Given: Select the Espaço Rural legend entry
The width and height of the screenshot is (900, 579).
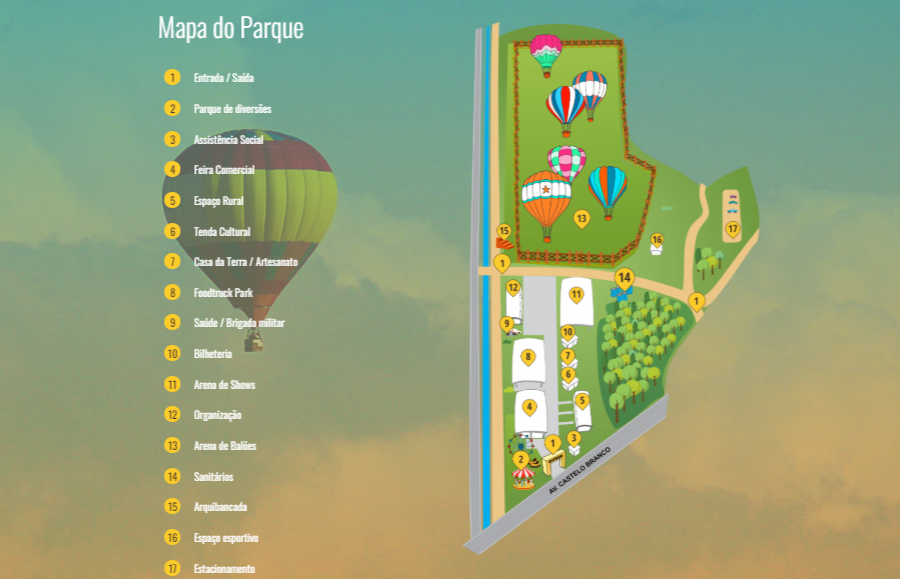Looking at the screenshot, I should click(218, 201).
